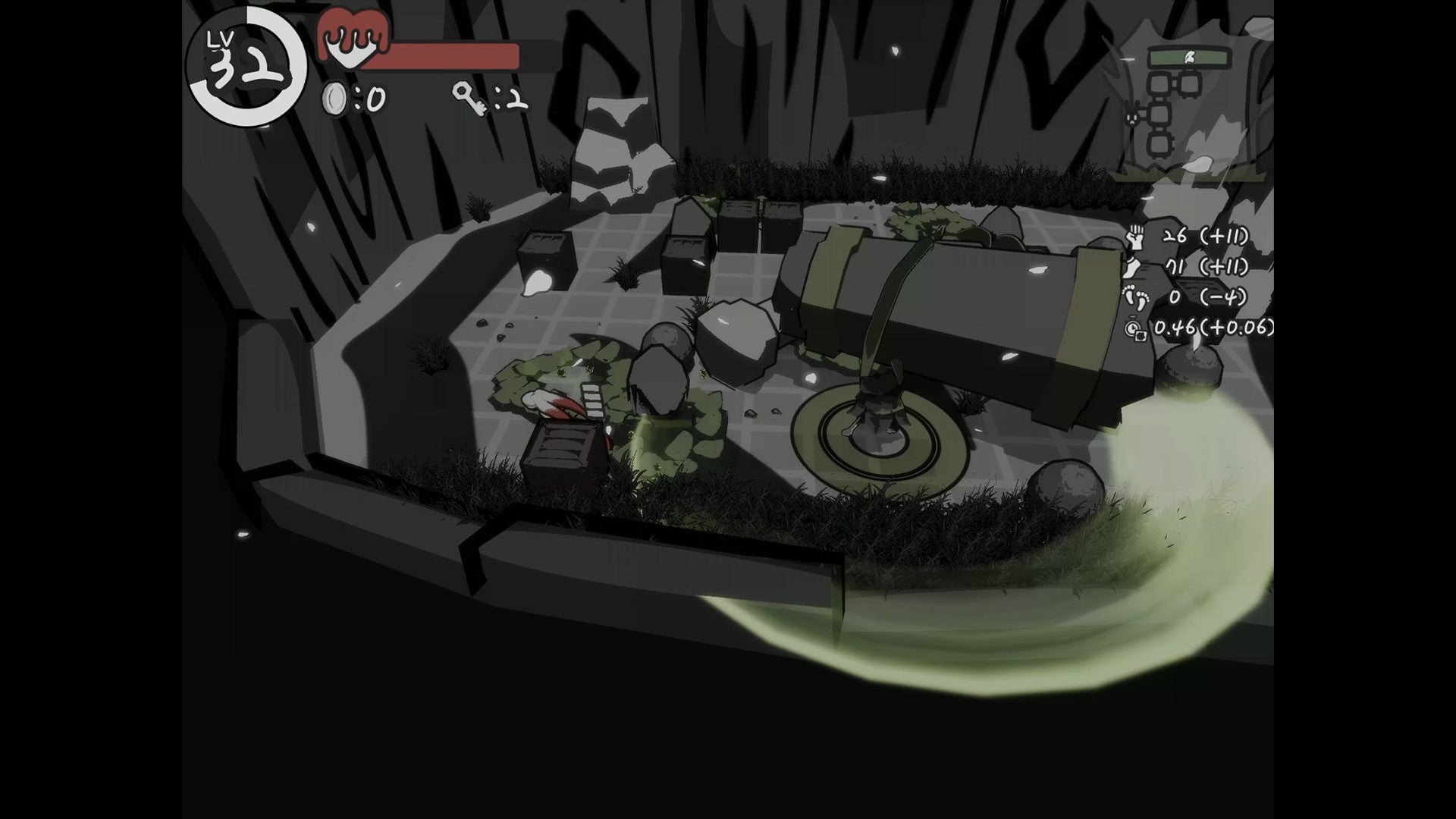The image size is (1456, 819).
Task: Select the footprints stat icon
Action: 1137,298
